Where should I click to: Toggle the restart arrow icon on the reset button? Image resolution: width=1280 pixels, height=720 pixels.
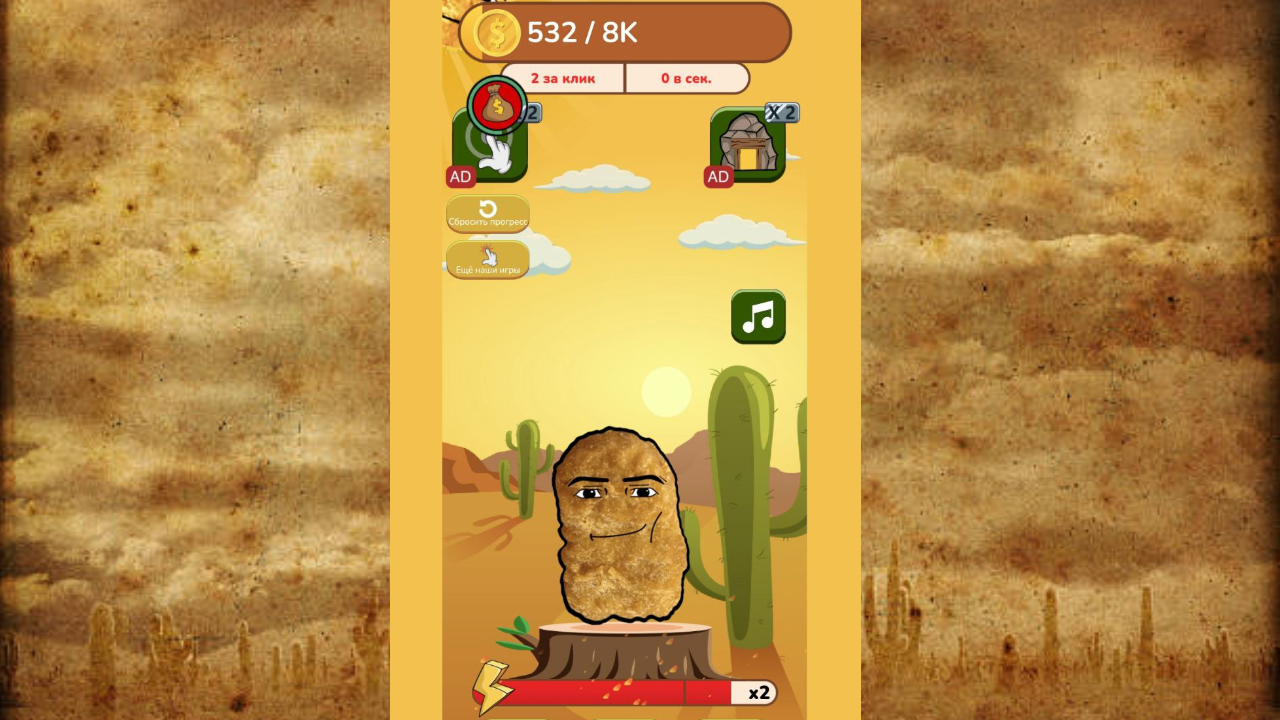click(x=487, y=208)
